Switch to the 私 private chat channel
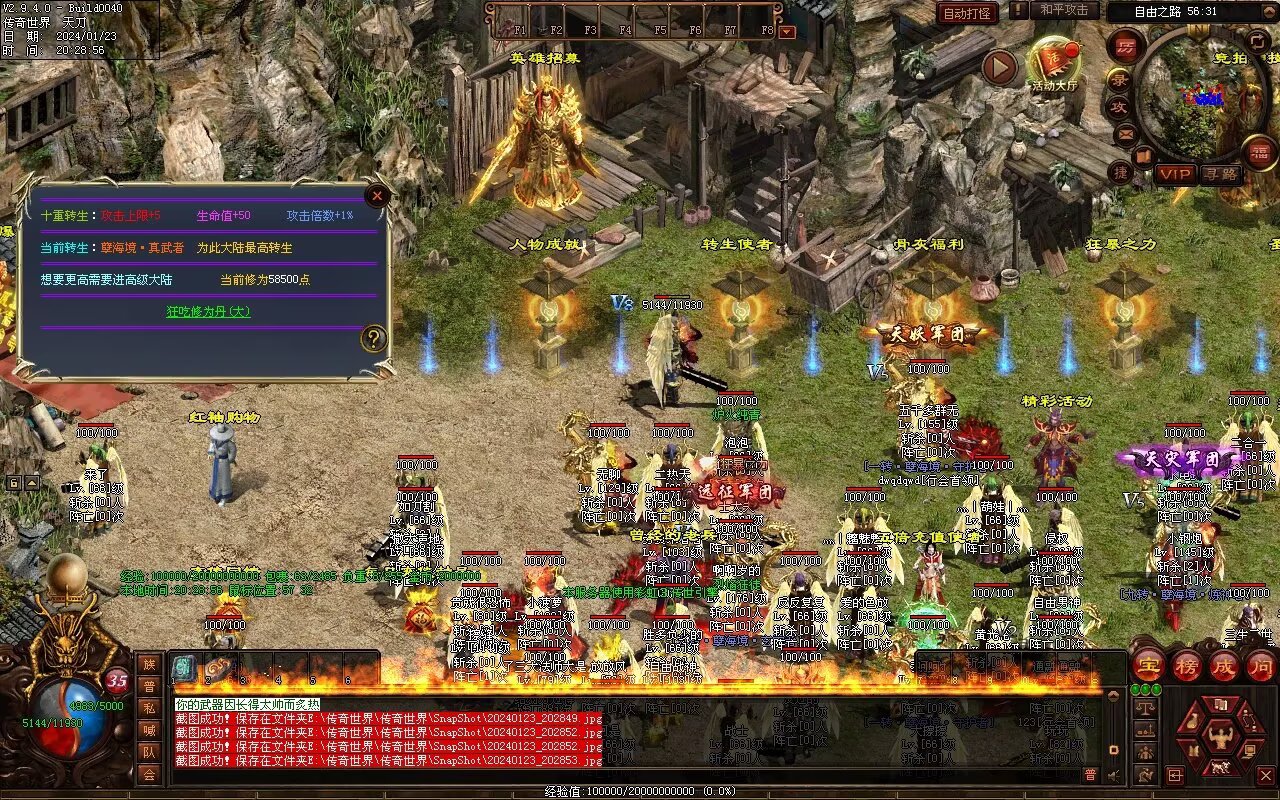Screen dimensions: 1280x800 pos(149,708)
